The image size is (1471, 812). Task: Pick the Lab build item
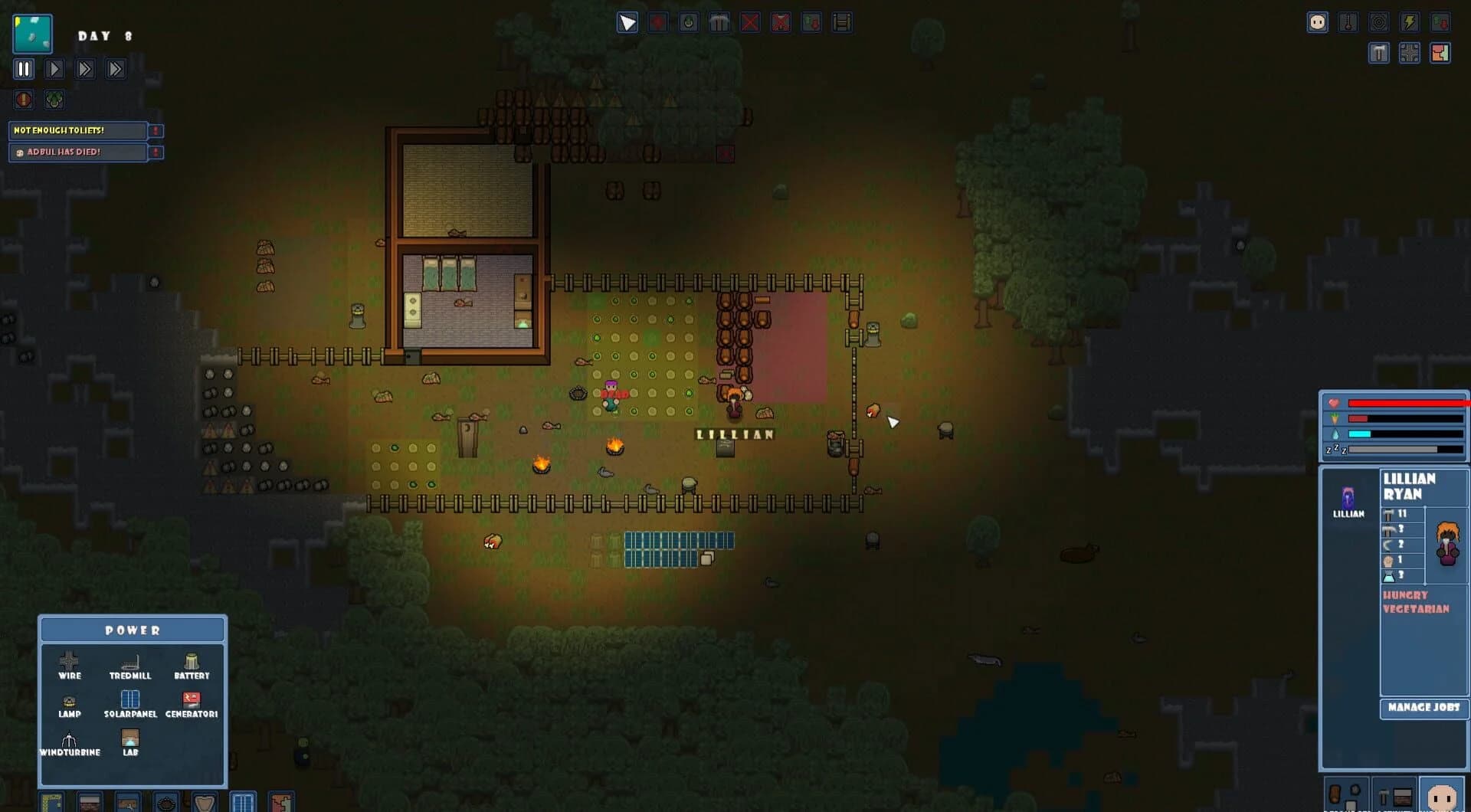point(130,741)
